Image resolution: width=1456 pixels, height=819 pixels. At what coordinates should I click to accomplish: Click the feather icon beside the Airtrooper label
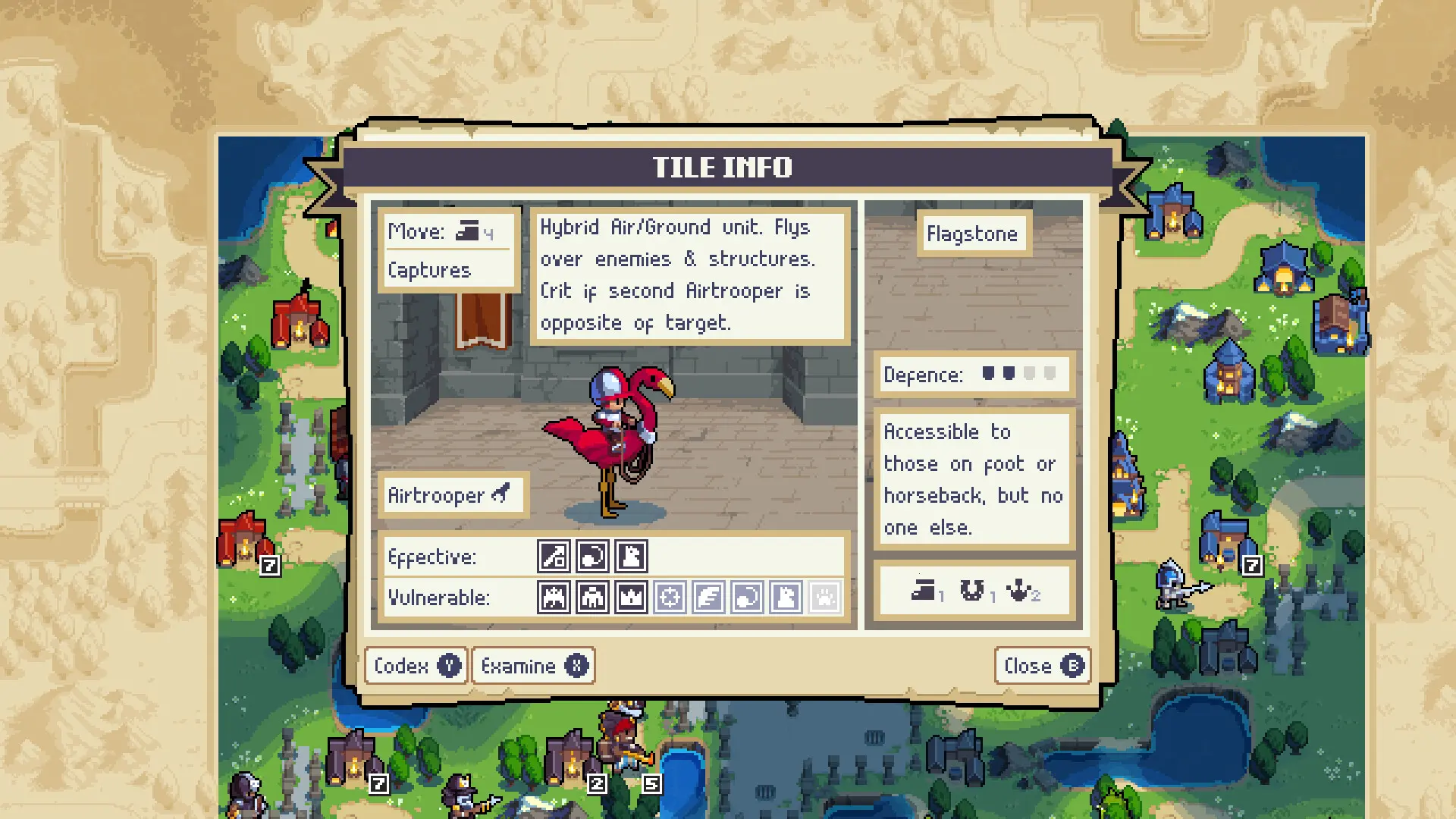click(x=501, y=493)
